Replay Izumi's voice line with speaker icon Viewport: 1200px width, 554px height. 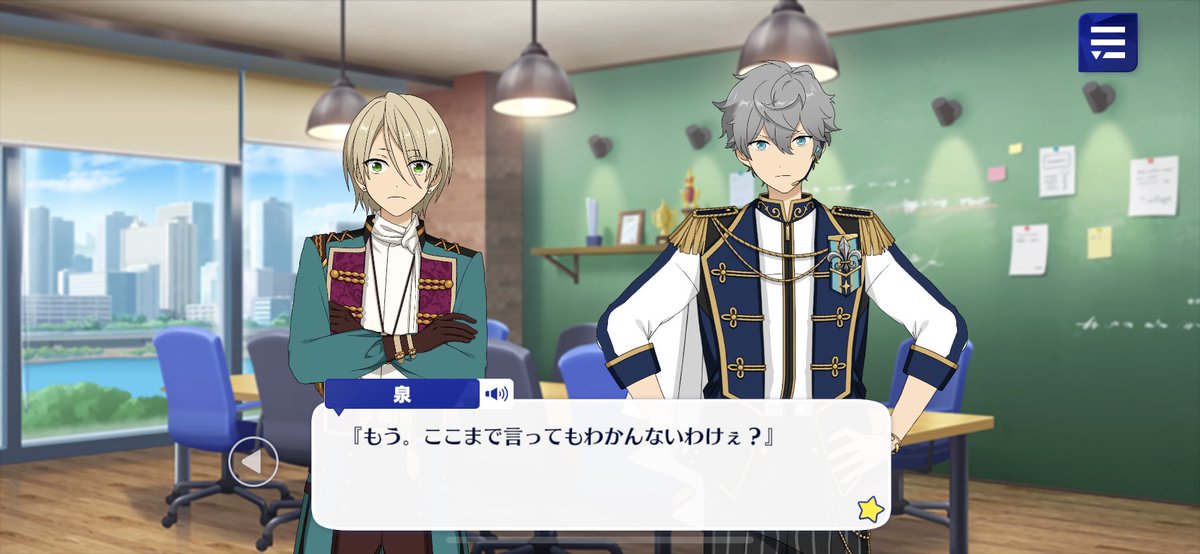point(496,393)
